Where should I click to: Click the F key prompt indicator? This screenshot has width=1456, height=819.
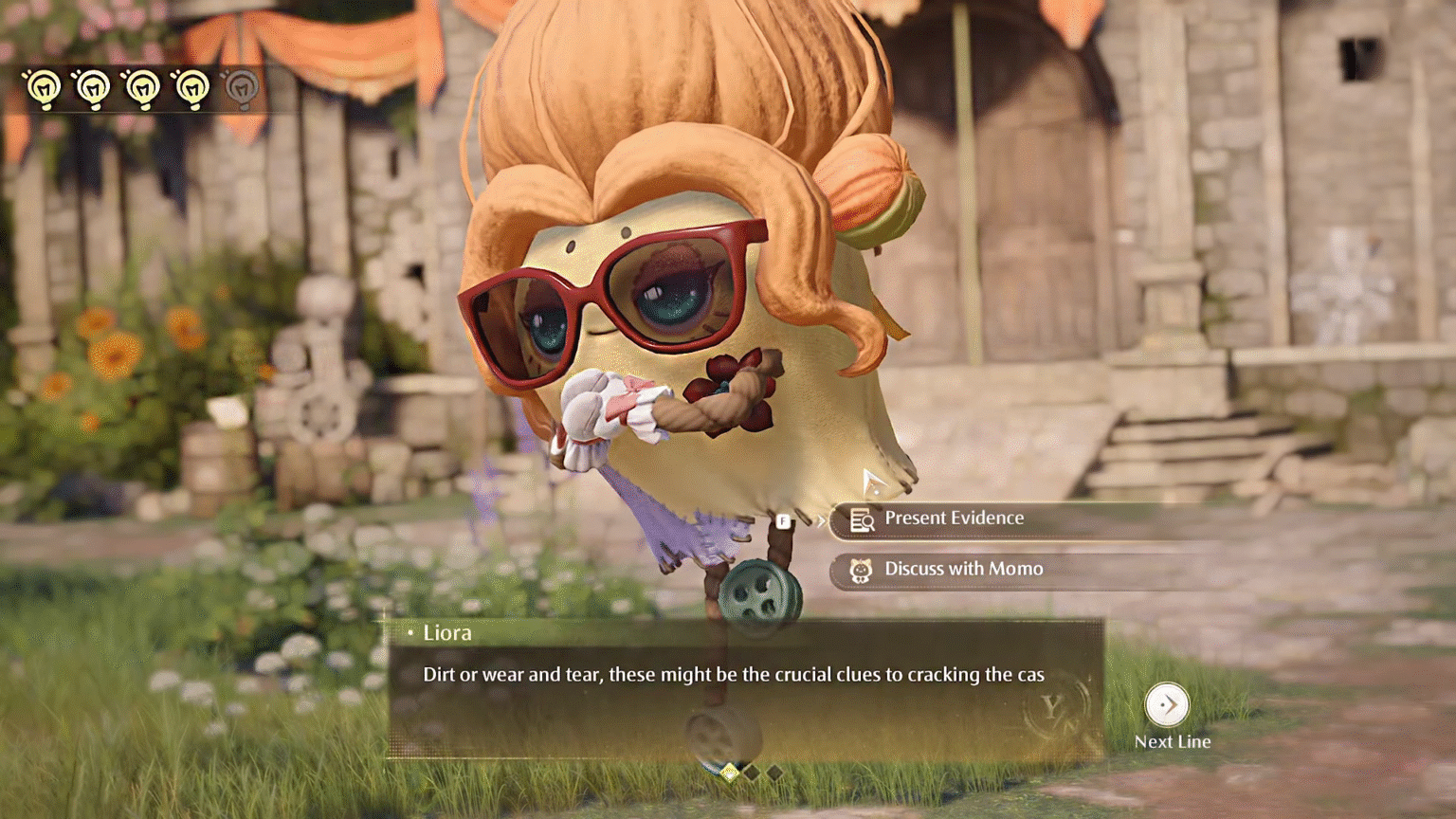(781, 520)
